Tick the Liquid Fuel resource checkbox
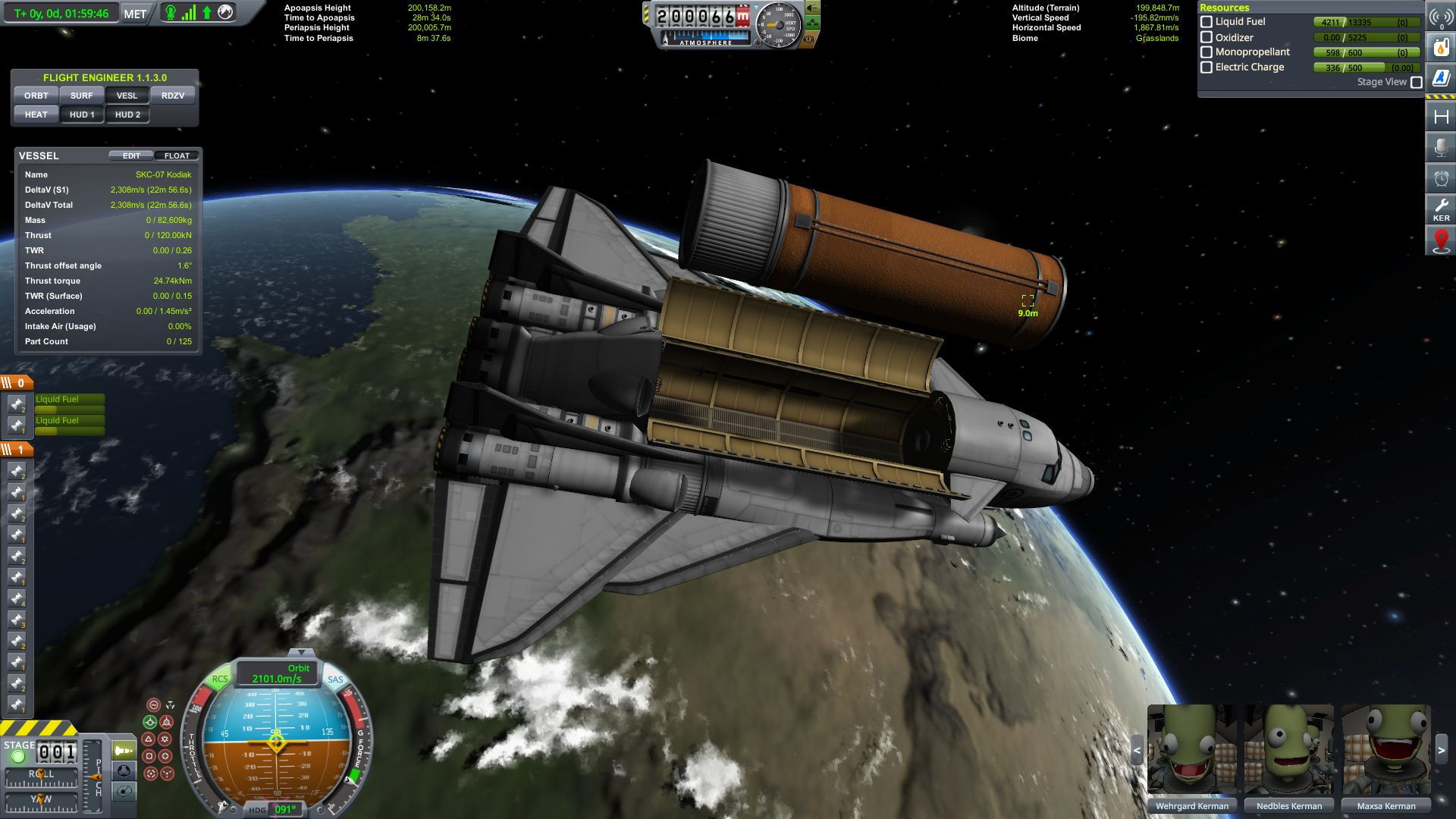This screenshot has height=819, width=1456. (x=1207, y=22)
